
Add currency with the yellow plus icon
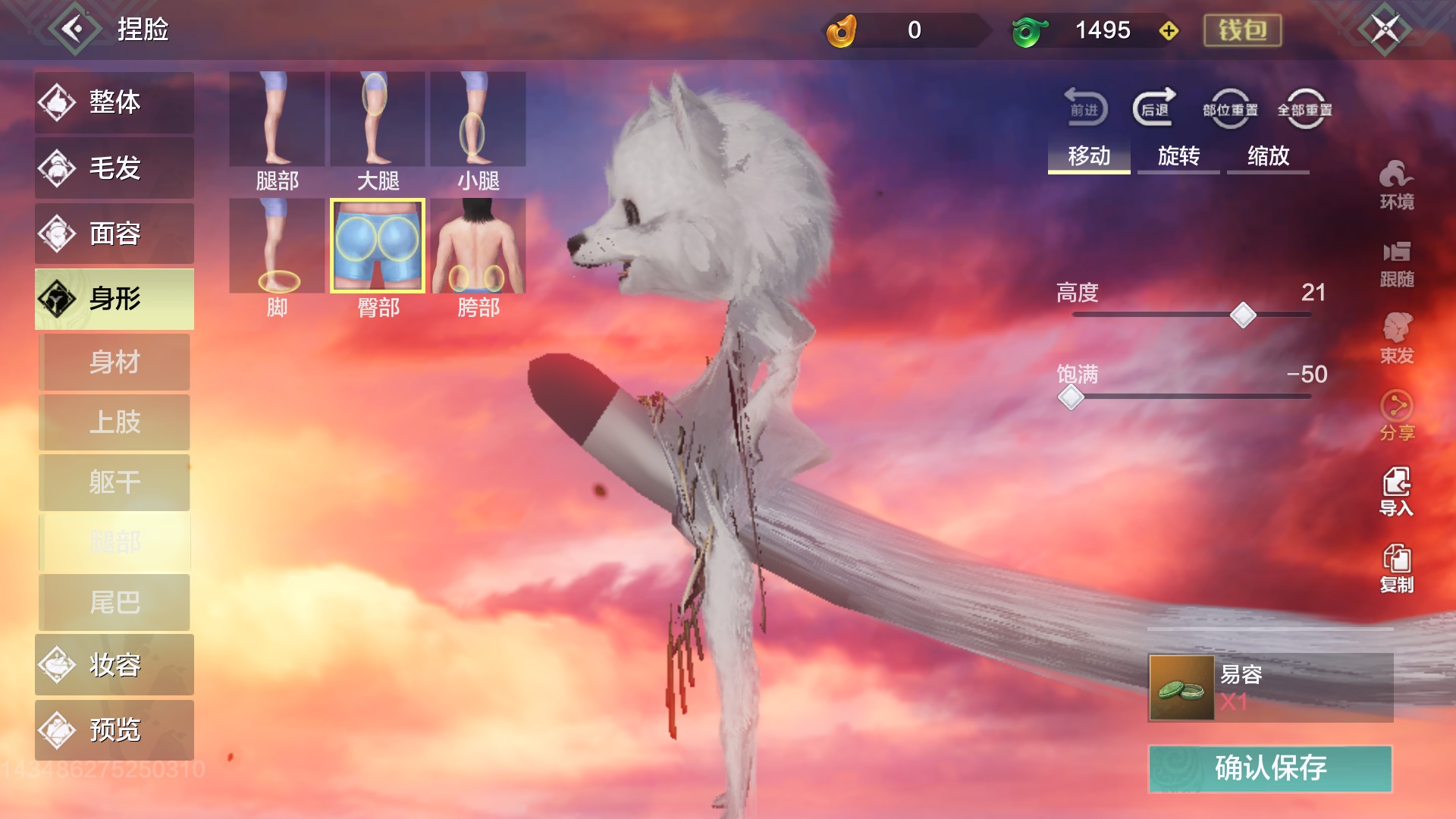pyautogui.click(x=1169, y=31)
